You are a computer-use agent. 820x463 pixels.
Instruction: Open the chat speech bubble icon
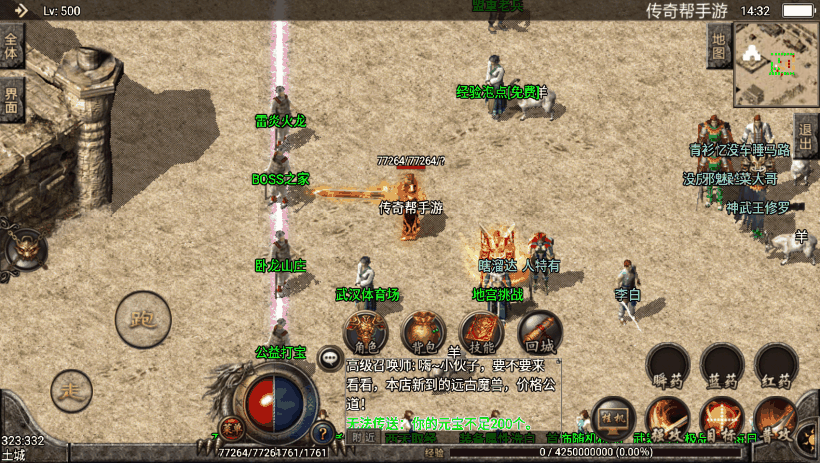point(329,357)
